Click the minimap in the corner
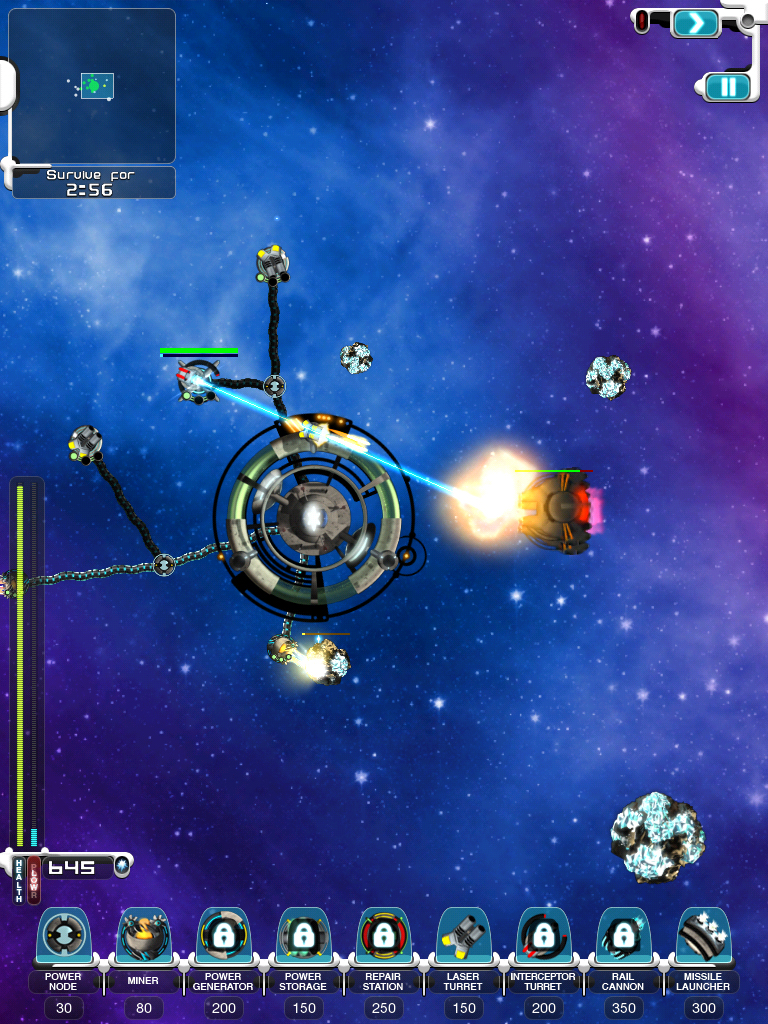Image resolution: width=768 pixels, height=1024 pixels. [92, 86]
